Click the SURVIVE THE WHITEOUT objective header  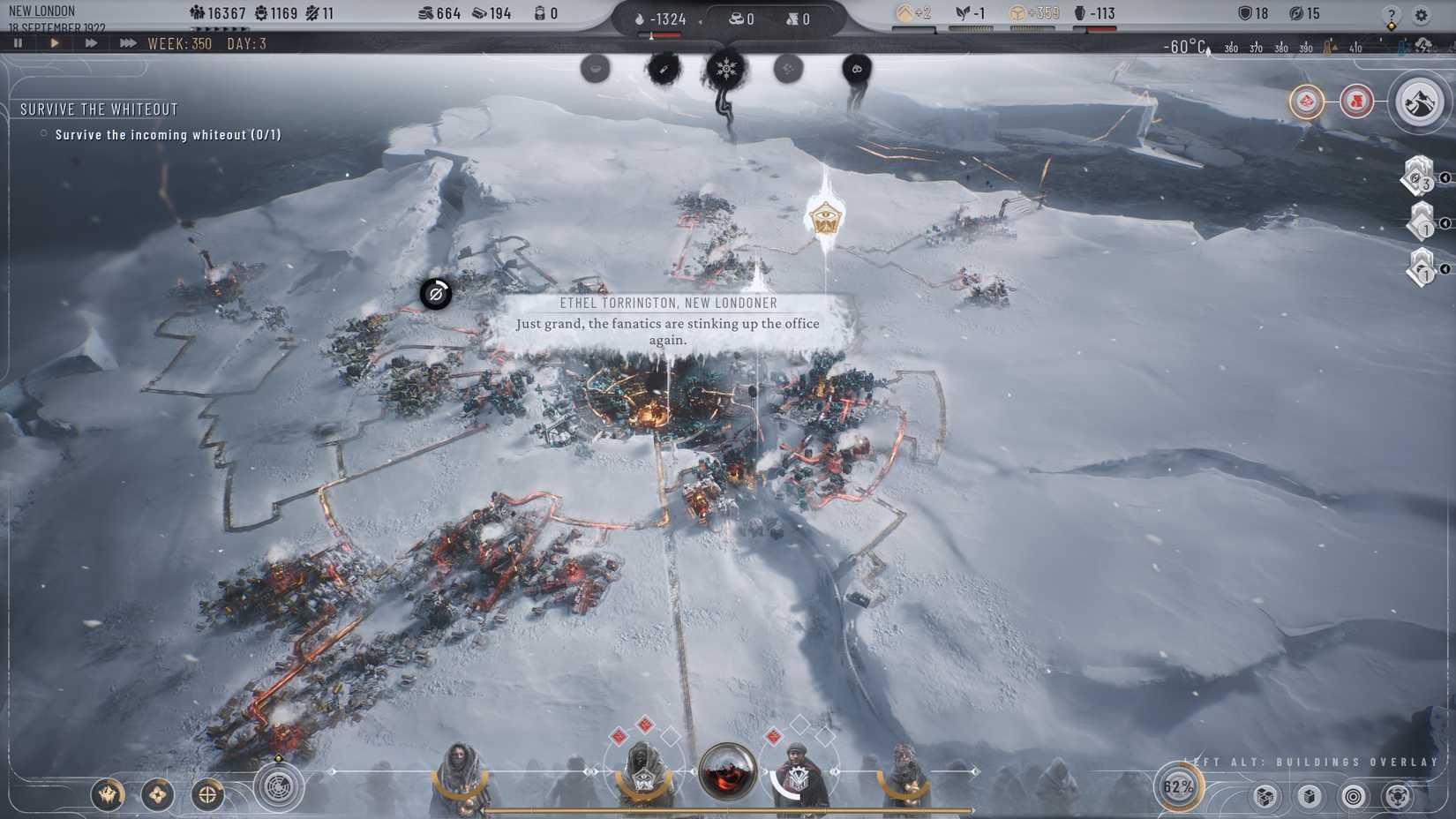point(99,109)
